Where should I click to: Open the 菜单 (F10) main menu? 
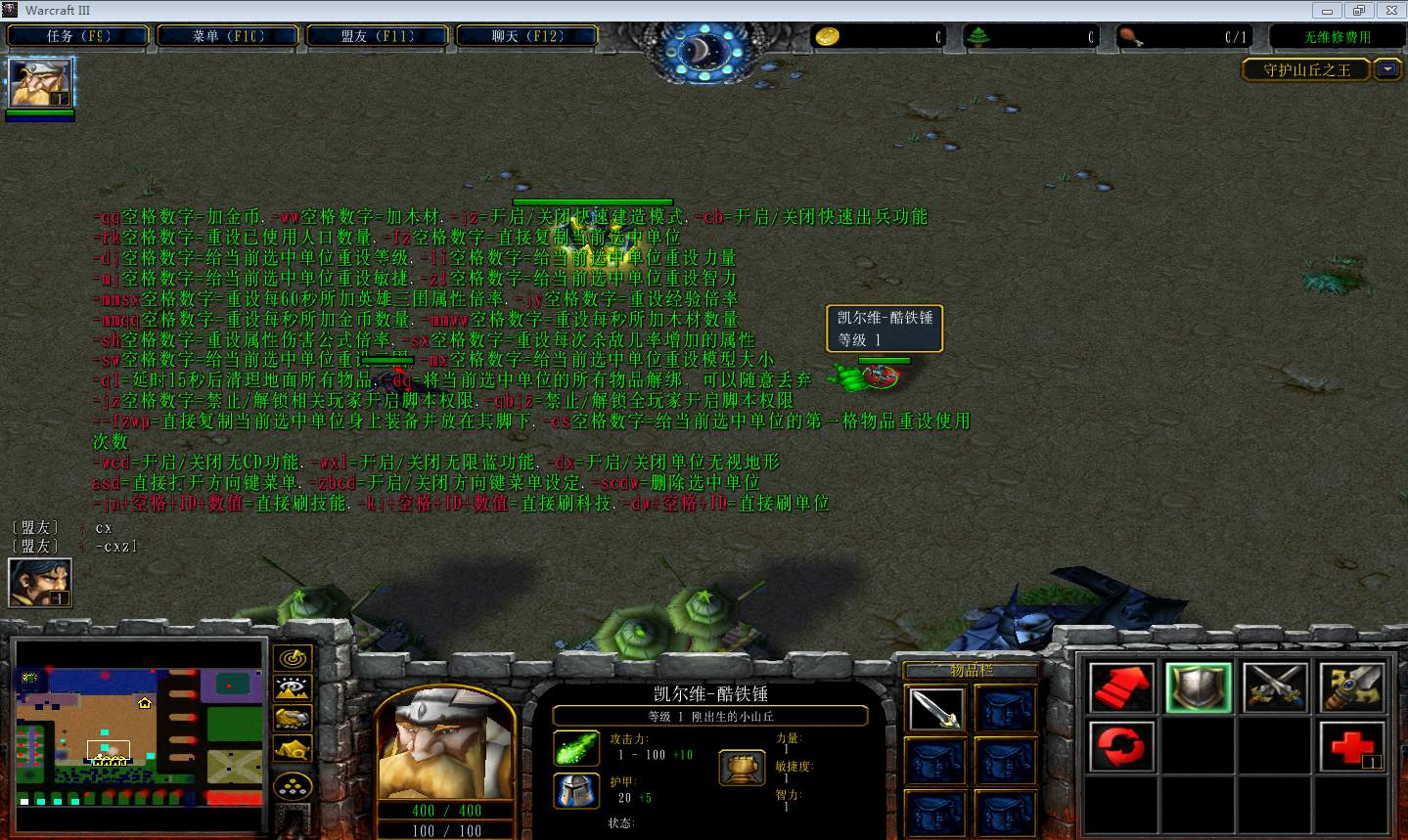(x=228, y=36)
